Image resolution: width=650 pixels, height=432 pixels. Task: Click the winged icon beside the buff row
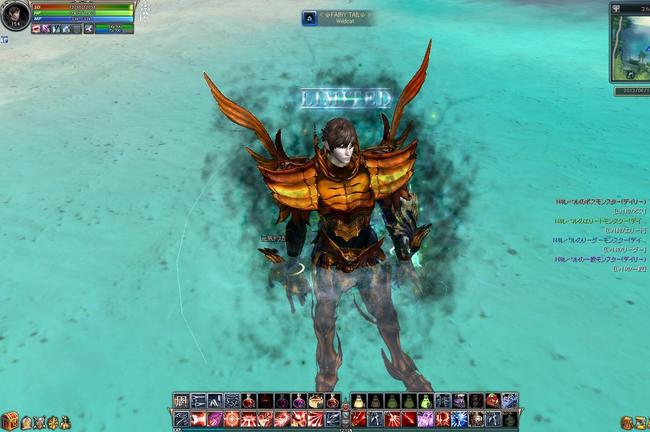pyautogui.click(x=89, y=29)
